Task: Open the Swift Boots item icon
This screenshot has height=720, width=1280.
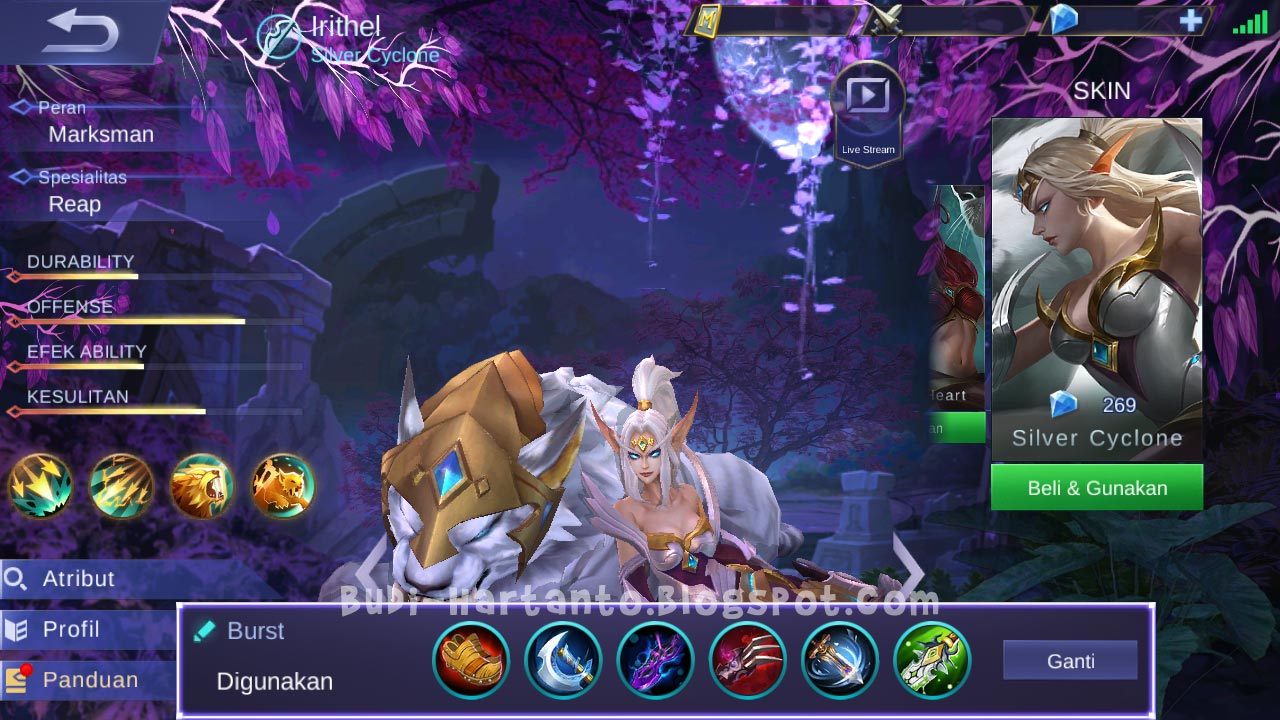Action: point(472,660)
